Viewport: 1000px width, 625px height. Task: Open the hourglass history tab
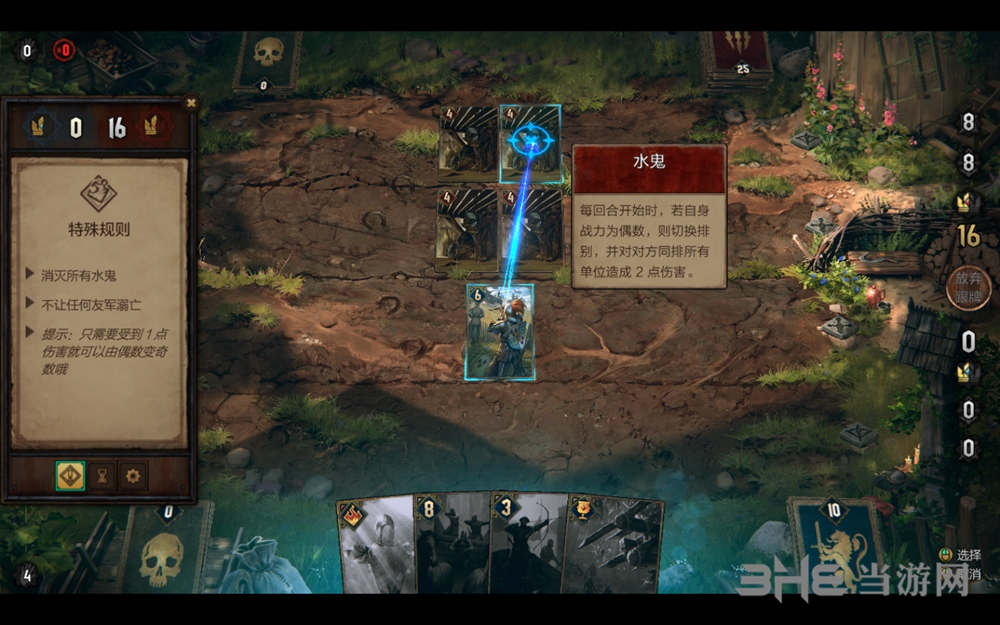(101, 477)
